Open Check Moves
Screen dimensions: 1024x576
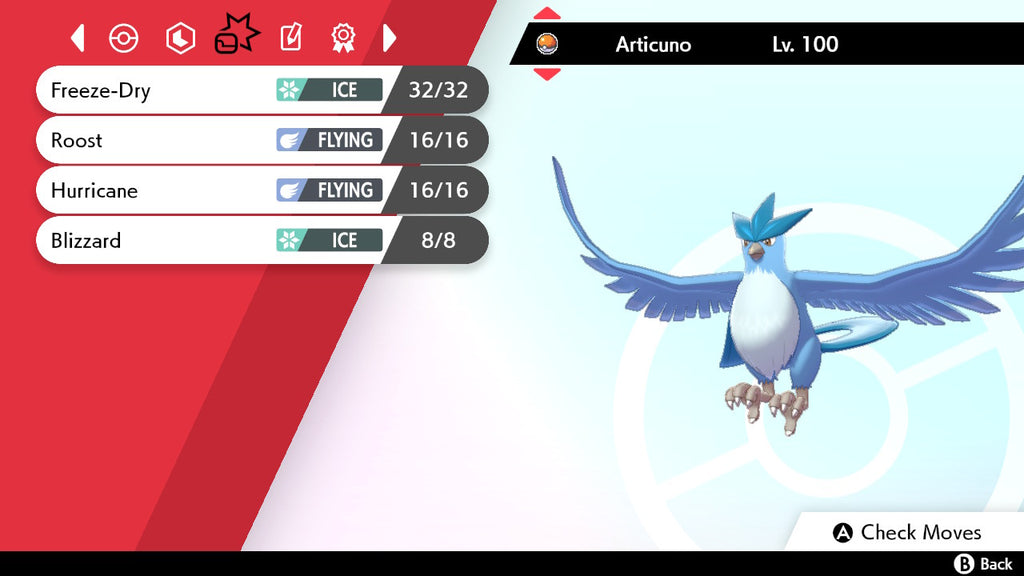[908, 532]
